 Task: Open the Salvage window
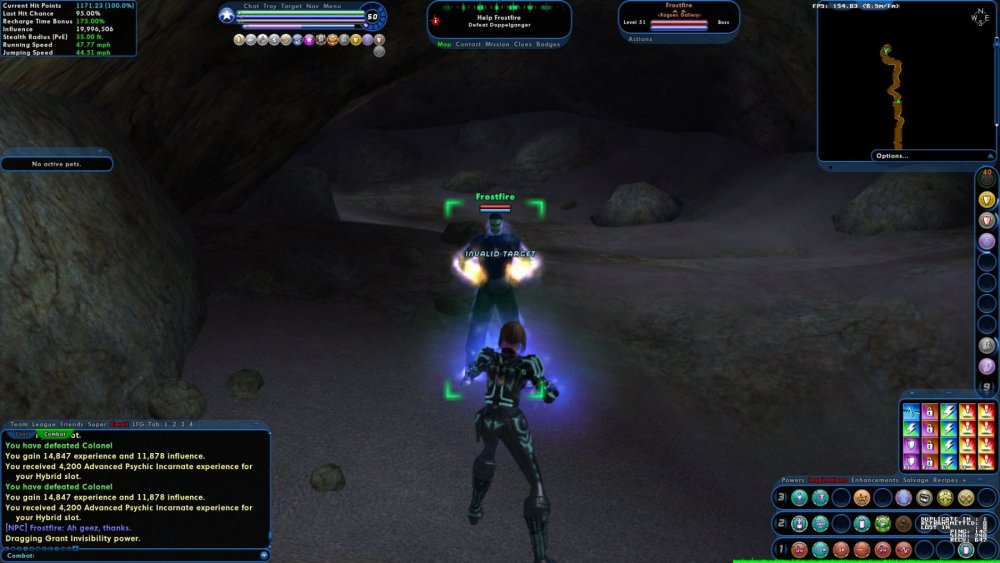tap(916, 480)
